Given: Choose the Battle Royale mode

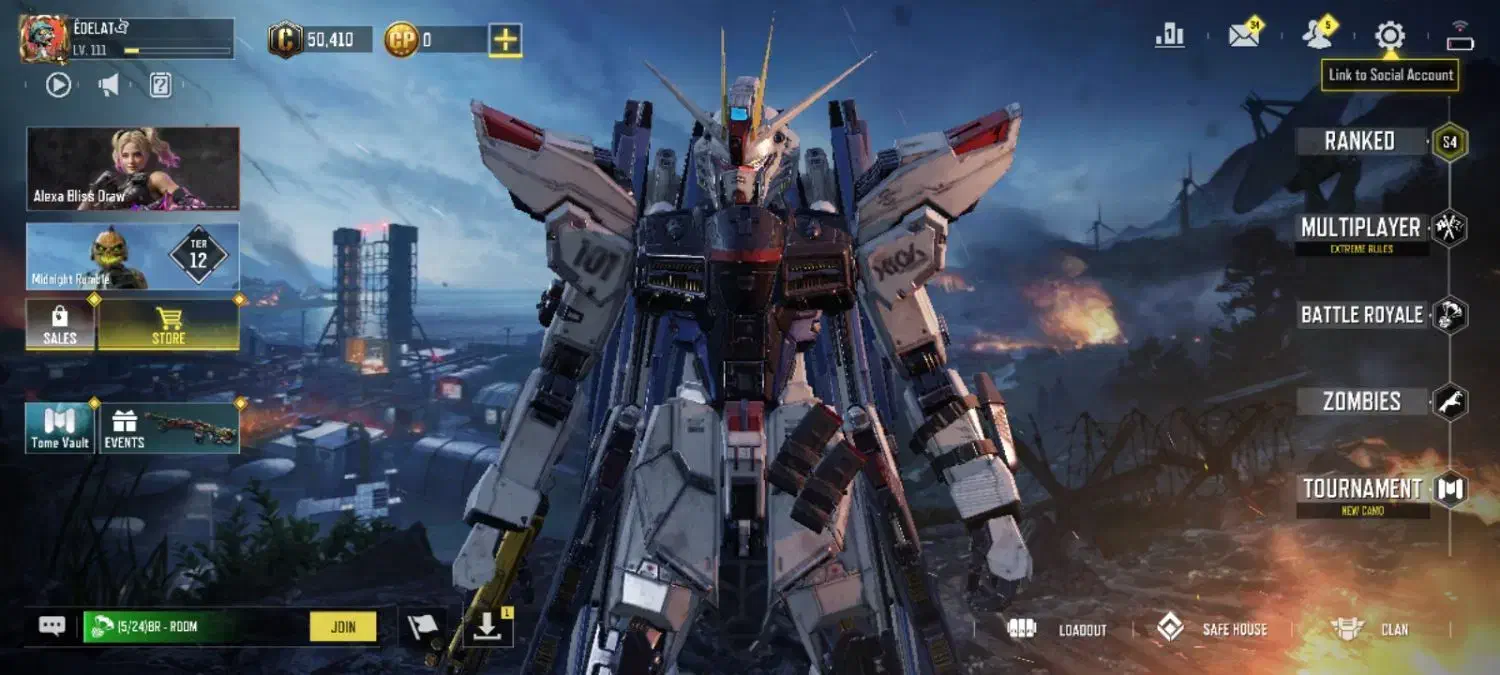Looking at the screenshot, I should click(1362, 315).
